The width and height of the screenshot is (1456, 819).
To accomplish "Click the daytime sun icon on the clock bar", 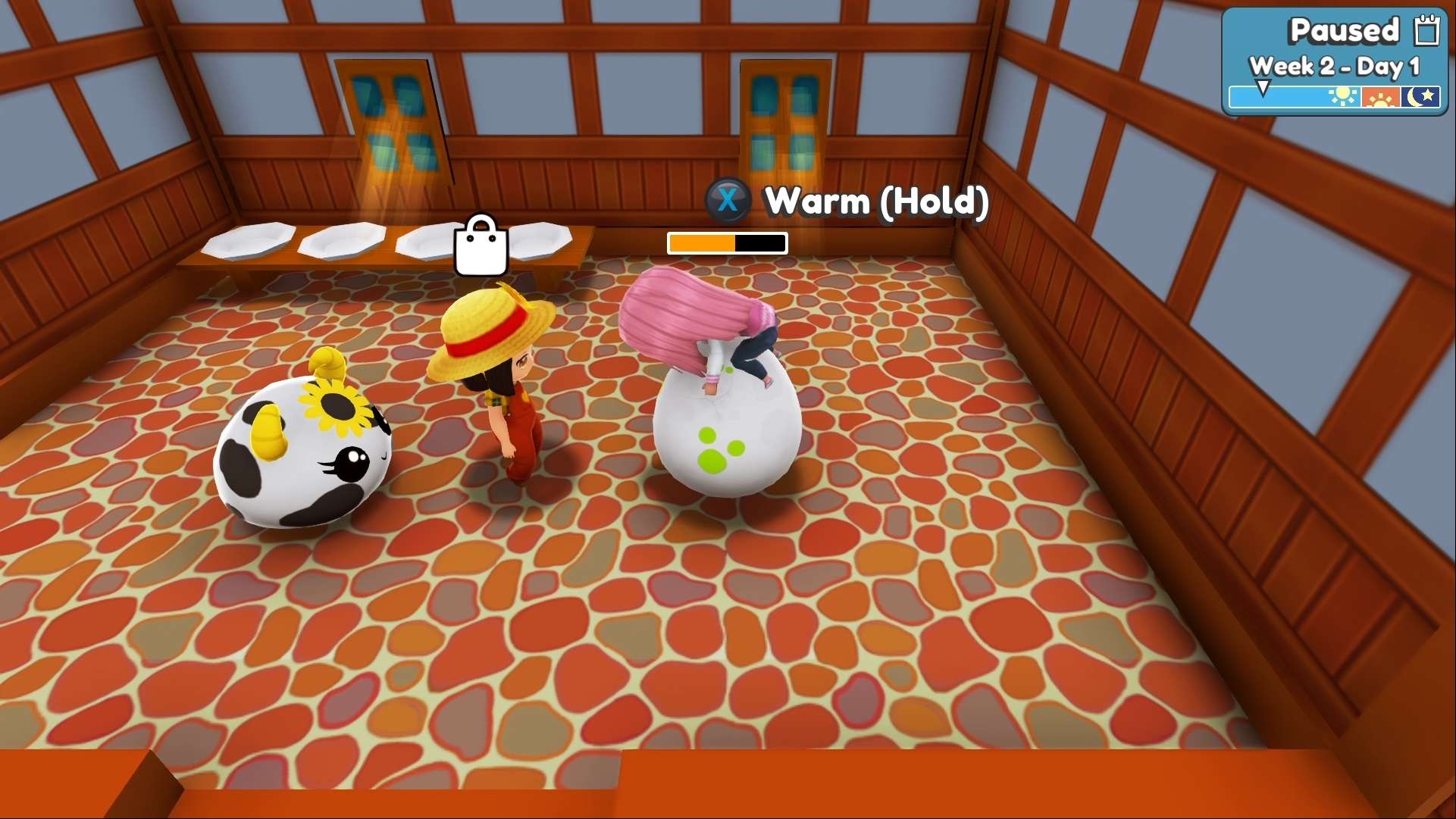I will point(1342,97).
